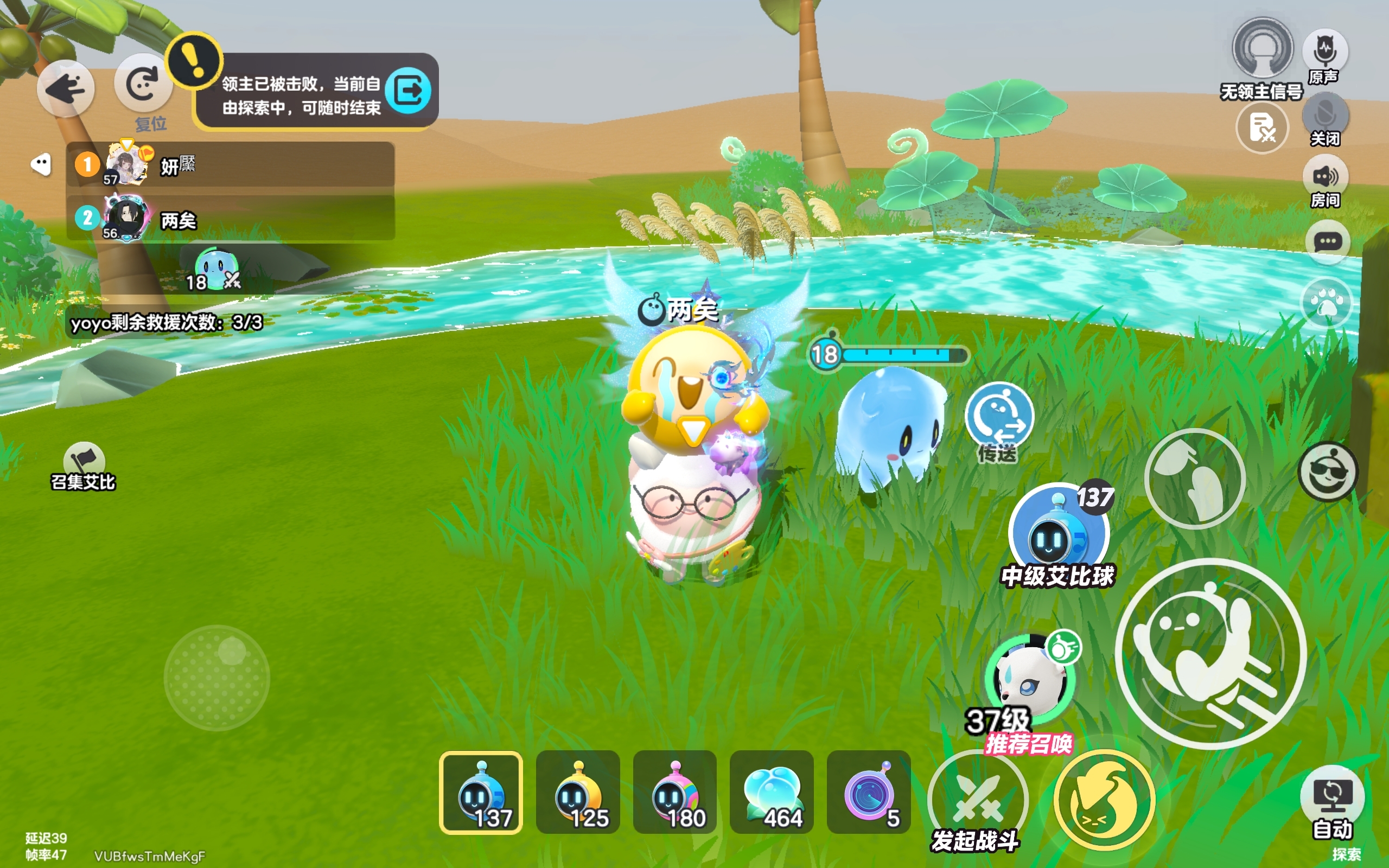Screen dimensions: 1389x868
Task: Tap the back arrow button
Action: 66,89
